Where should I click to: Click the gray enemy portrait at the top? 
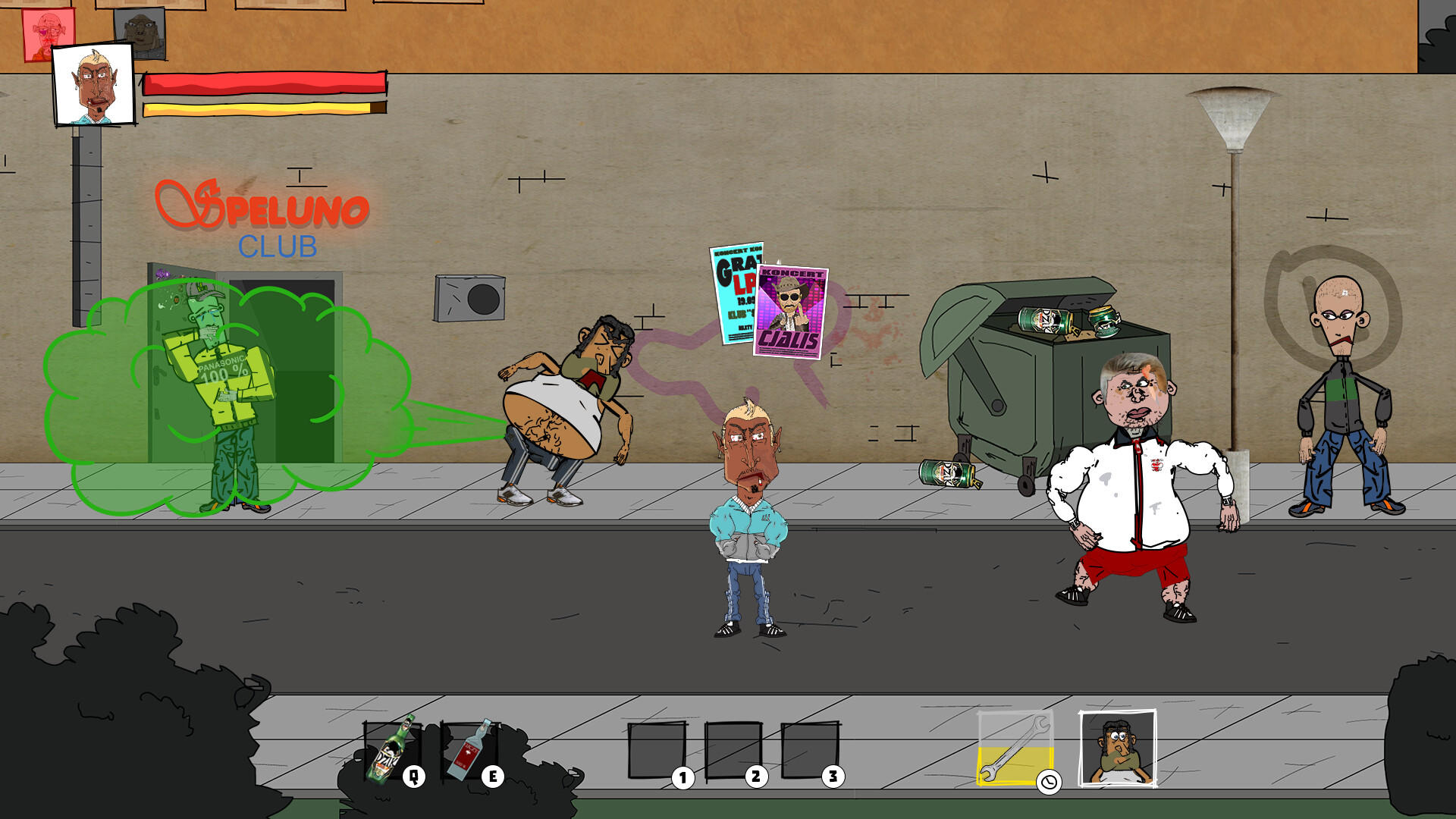[x=140, y=30]
